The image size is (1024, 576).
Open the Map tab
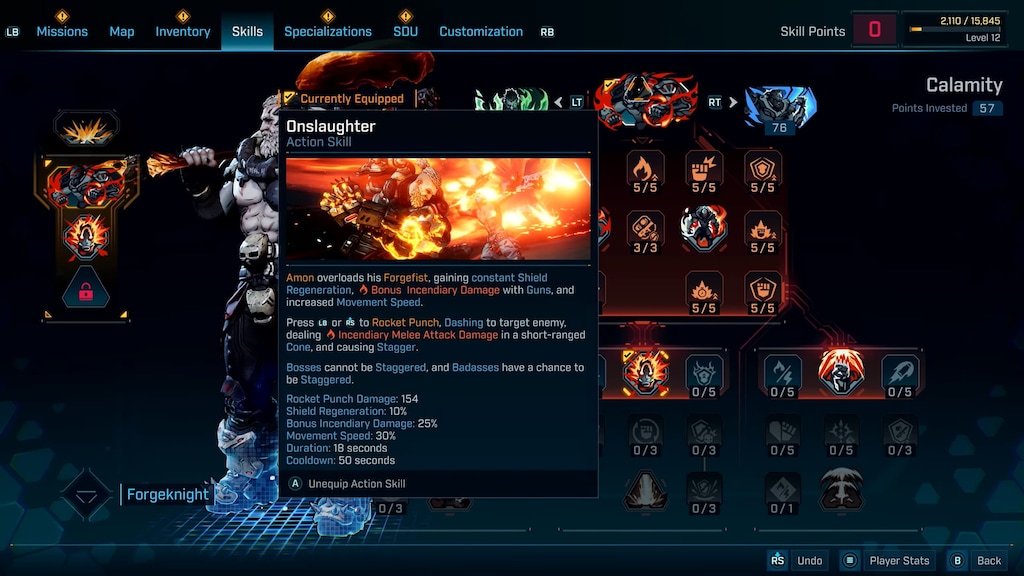click(x=122, y=31)
